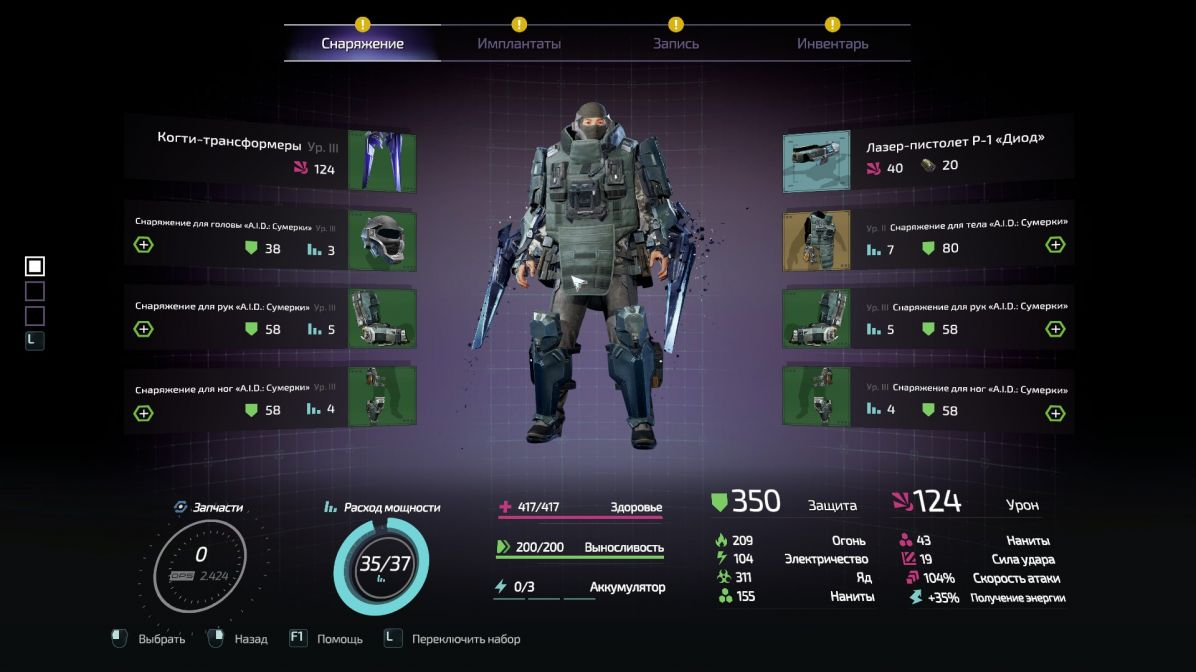Viewport: 1196px width, 672px height.
Task: Select the Снаряжение tab
Action: (x=362, y=44)
